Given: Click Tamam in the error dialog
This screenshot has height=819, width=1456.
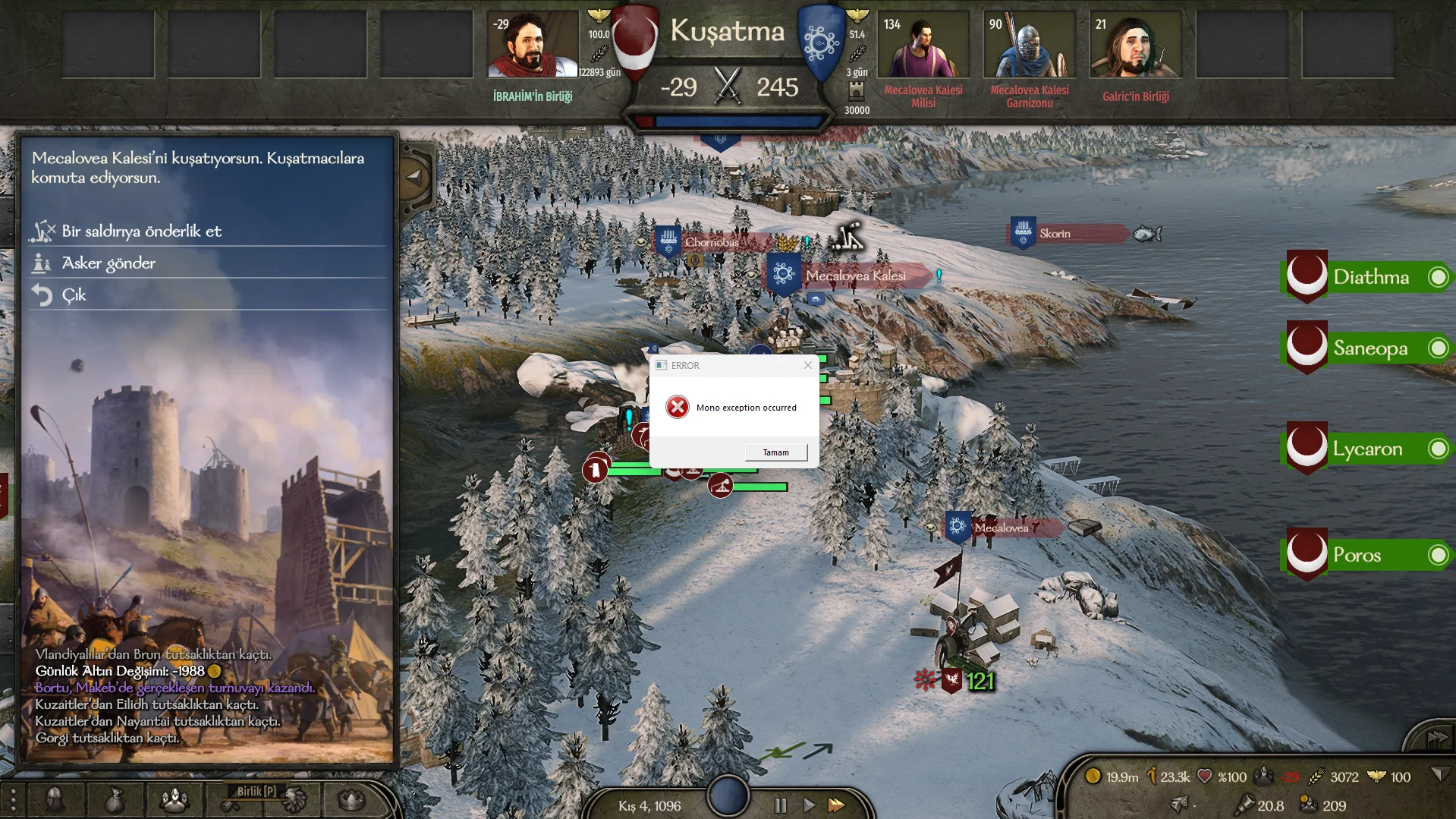Looking at the screenshot, I should 775,452.
